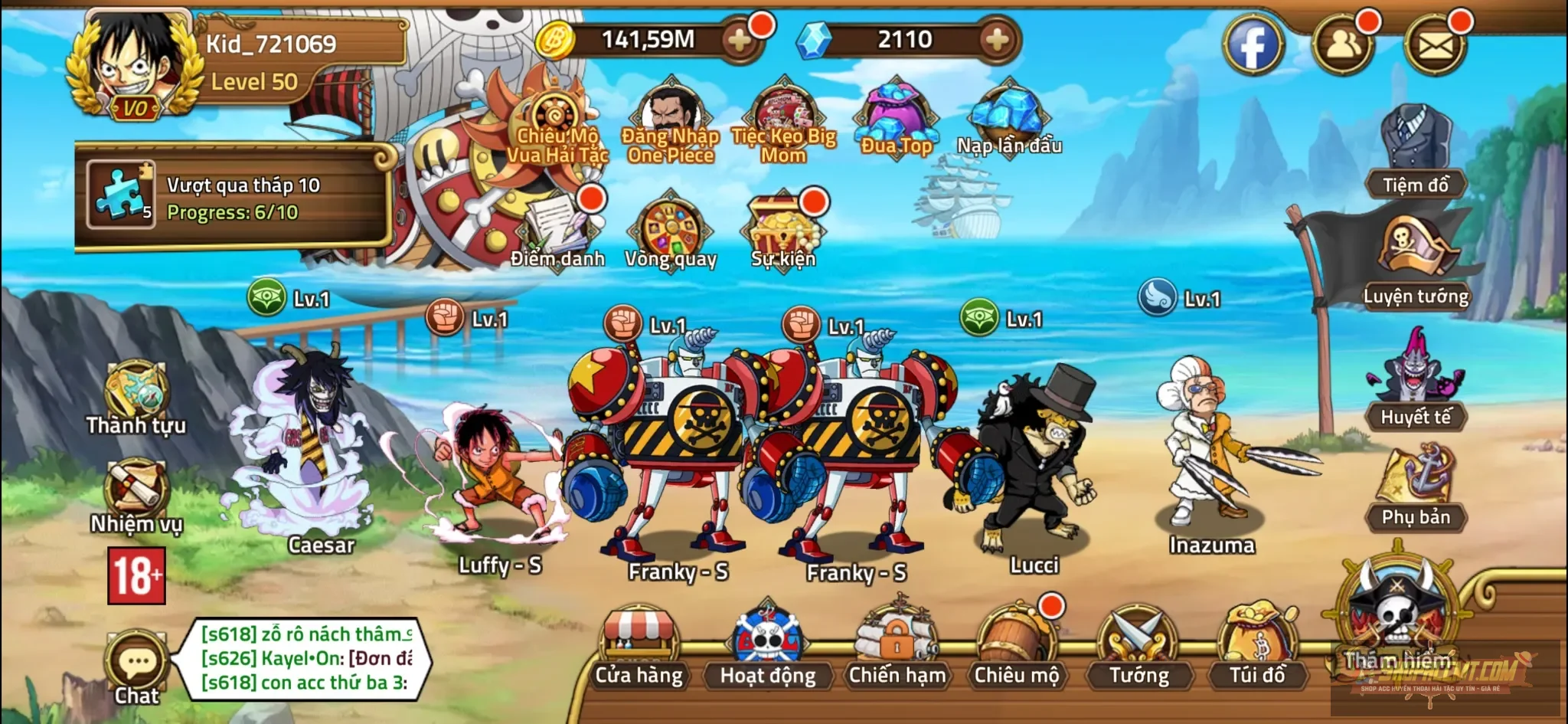Add gold coins with the plus button
Image resolution: width=1568 pixels, height=724 pixels.
pyautogui.click(x=740, y=40)
